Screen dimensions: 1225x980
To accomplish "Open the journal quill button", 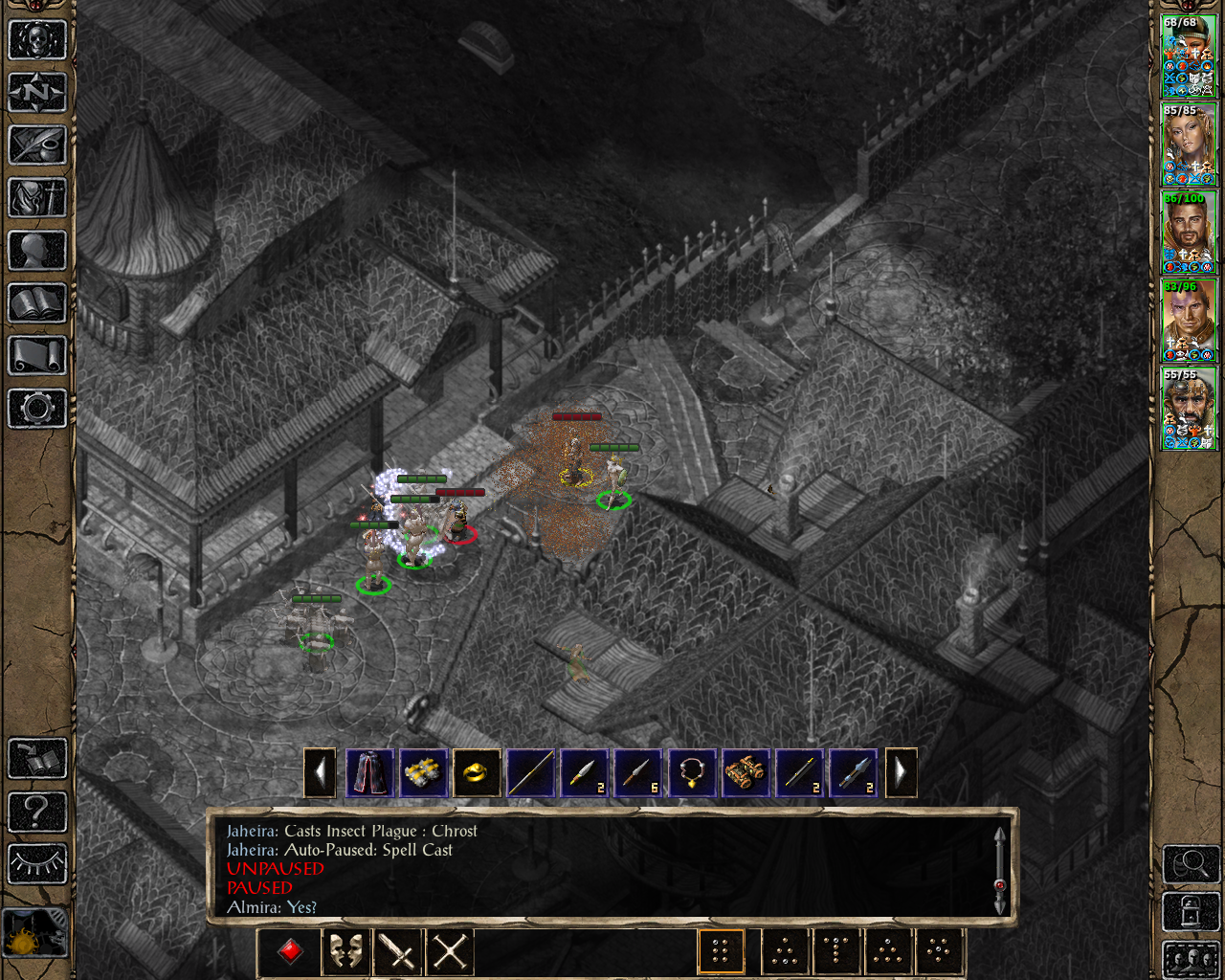I will tap(37, 145).
